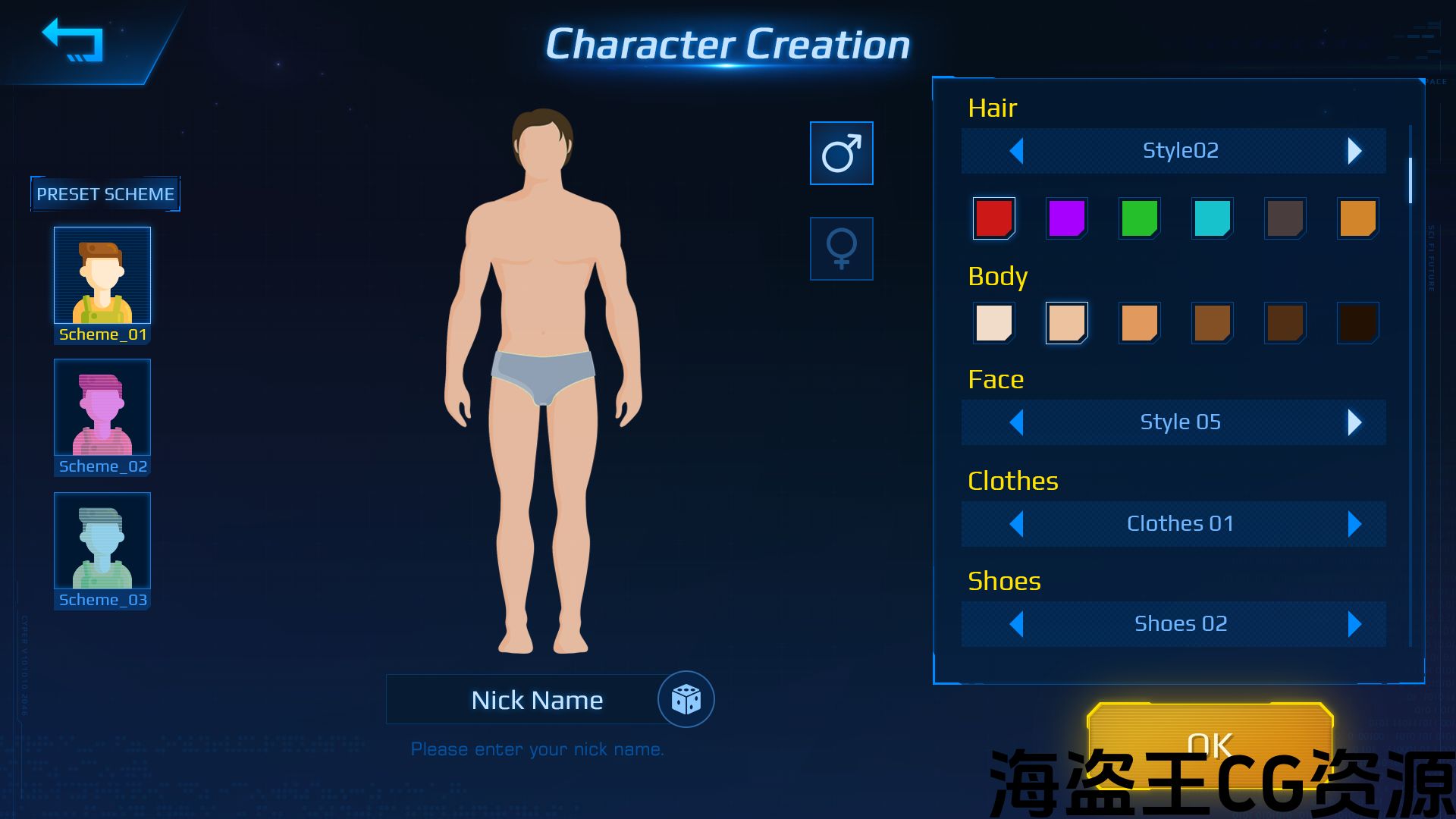Select the darkest body skin tone
This screenshot has height=819, width=1456.
pos(1357,323)
